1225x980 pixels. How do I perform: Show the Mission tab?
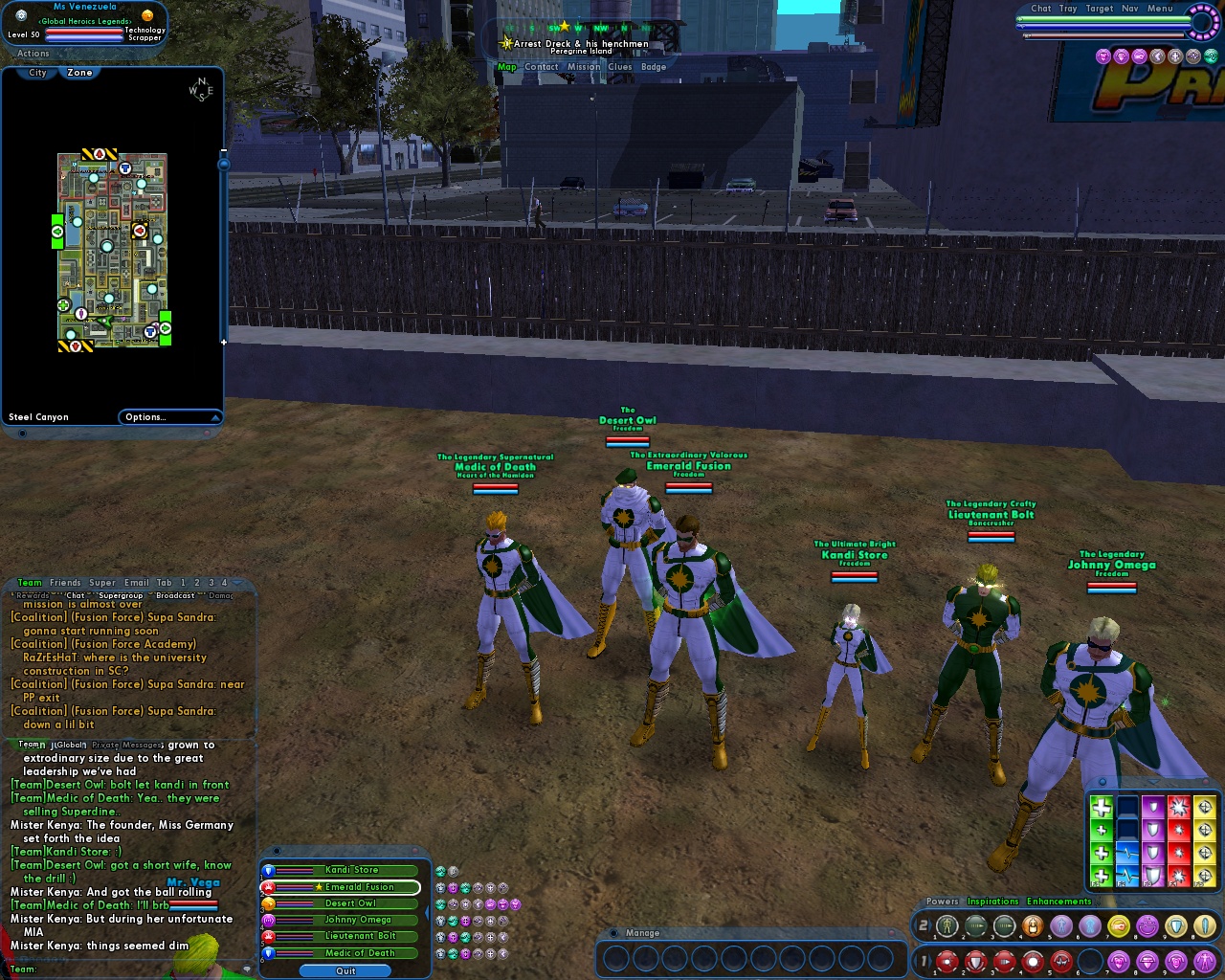pyautogui.click(x=583, y=67)
